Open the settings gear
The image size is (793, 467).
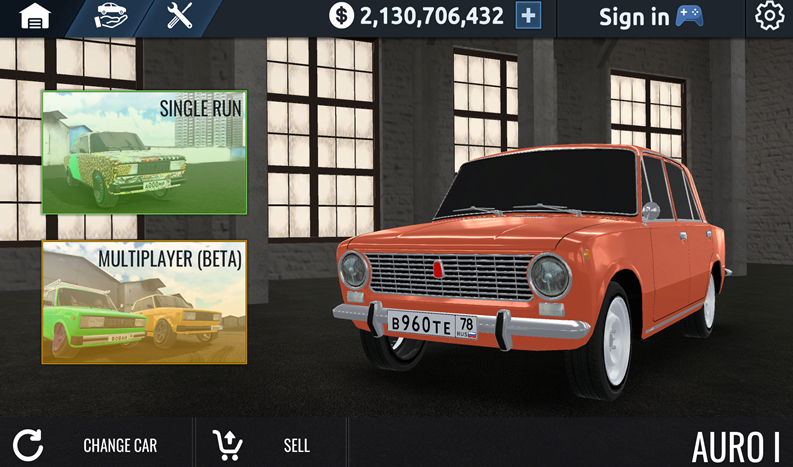point(768,17)
